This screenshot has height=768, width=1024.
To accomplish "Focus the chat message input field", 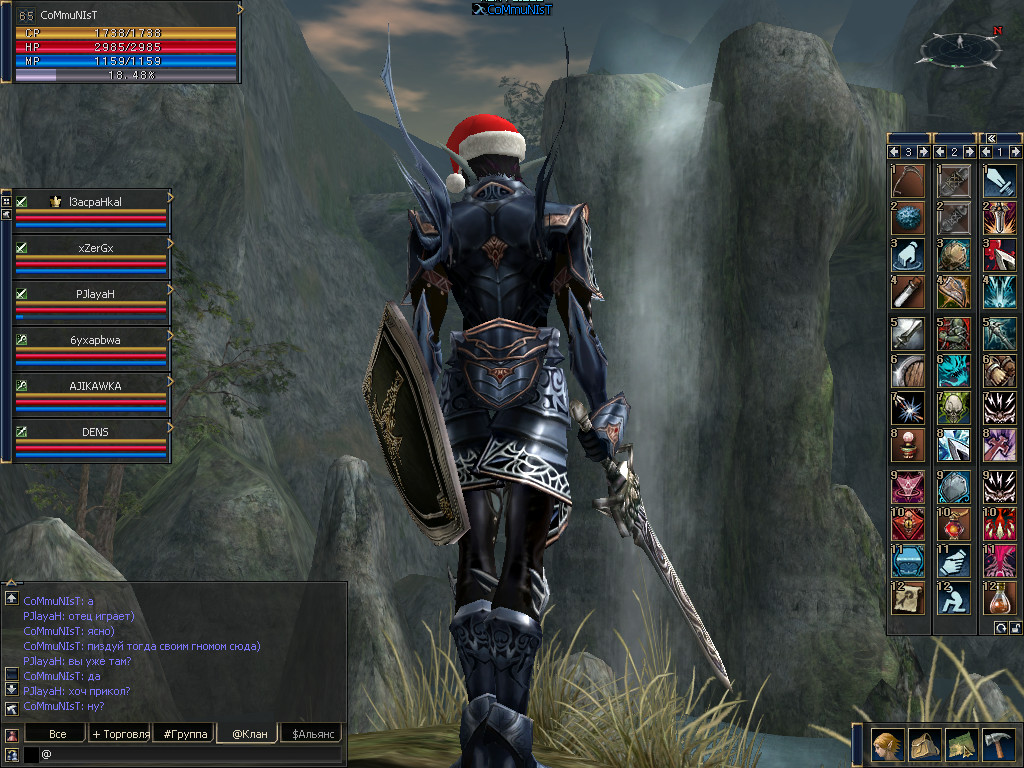I will [x=190, y=754].
